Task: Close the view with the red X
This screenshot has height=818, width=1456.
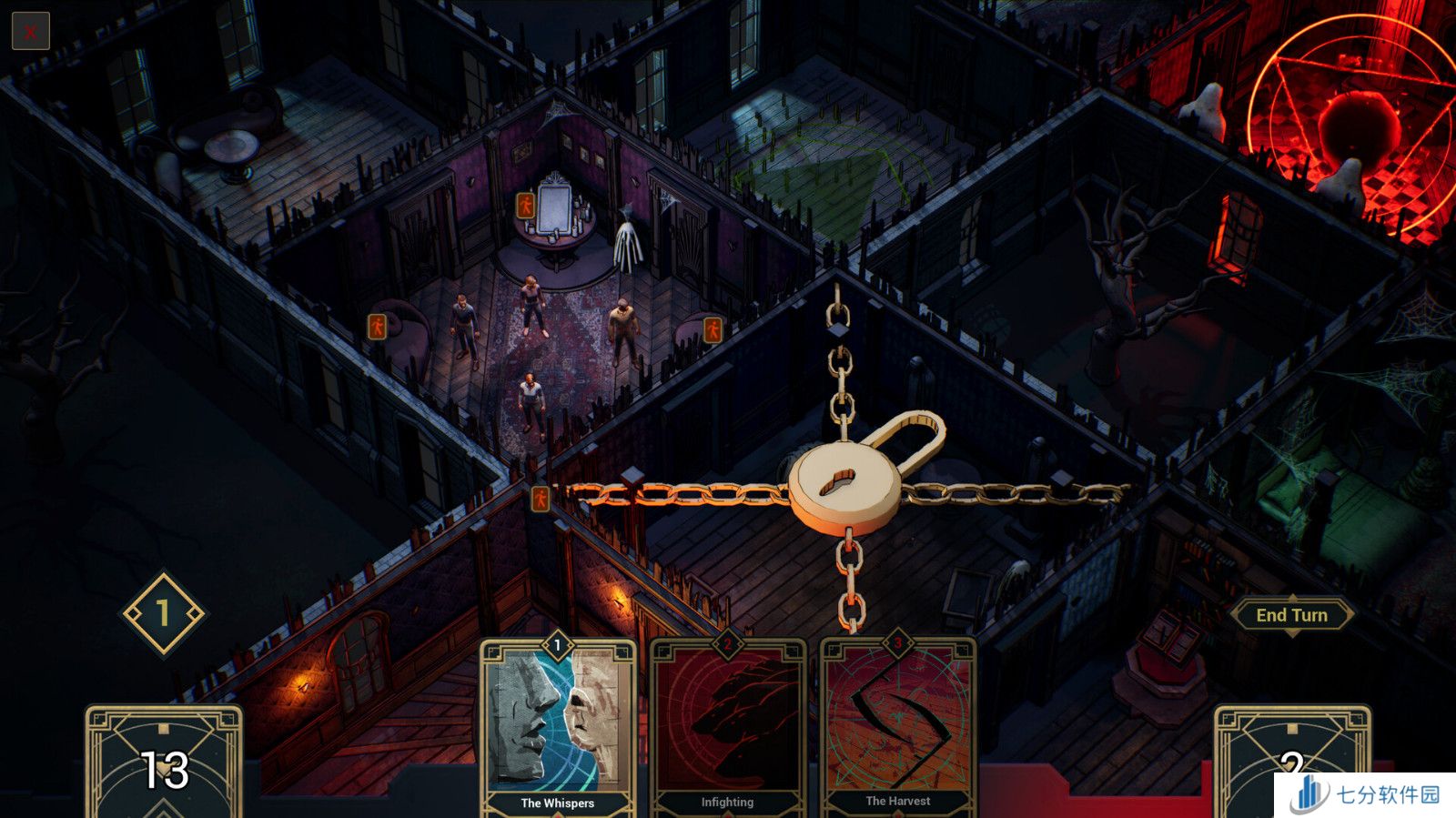Action: tap(30, 32)
